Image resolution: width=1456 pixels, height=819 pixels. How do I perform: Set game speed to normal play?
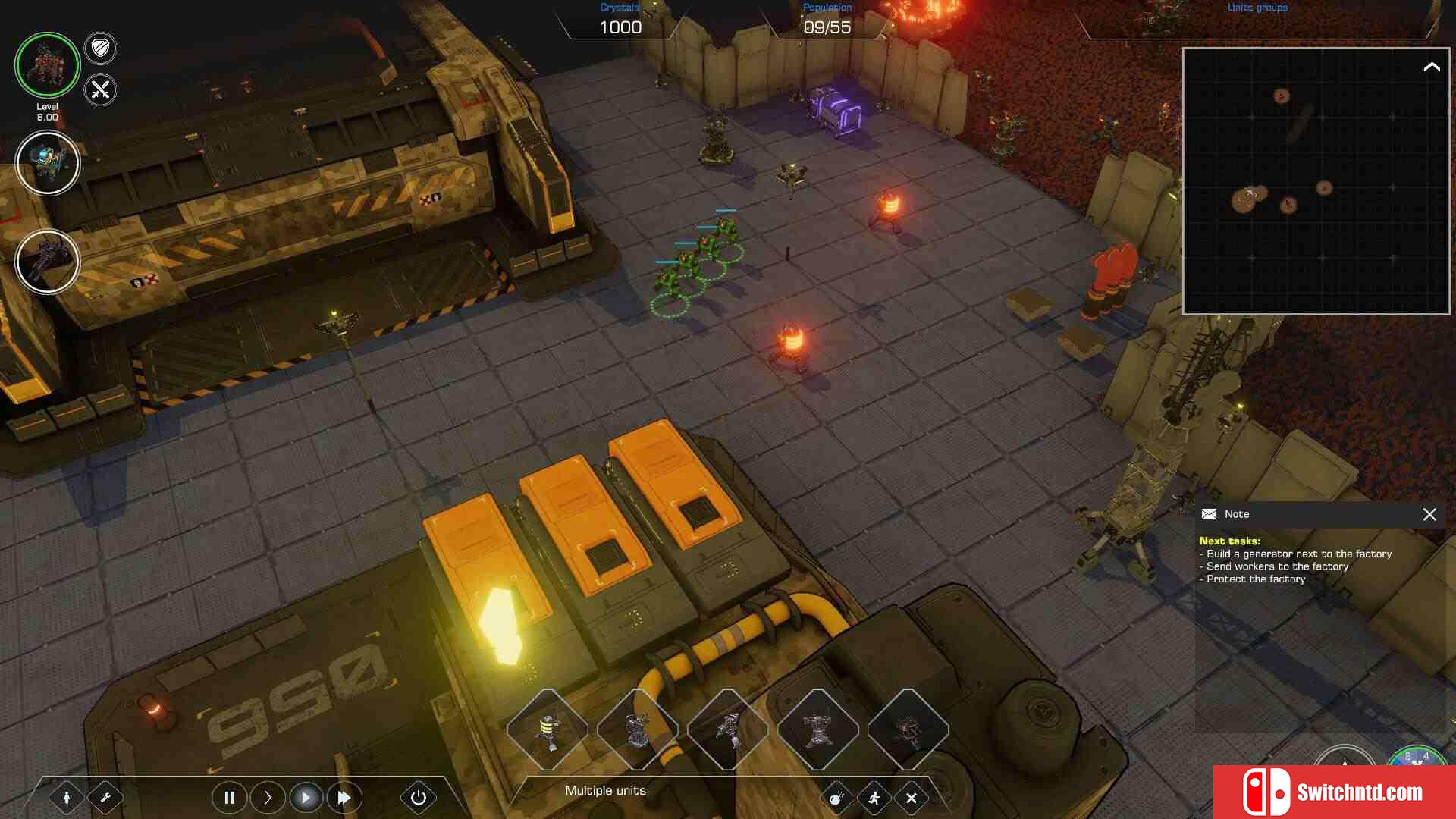[x=306, y=798]
